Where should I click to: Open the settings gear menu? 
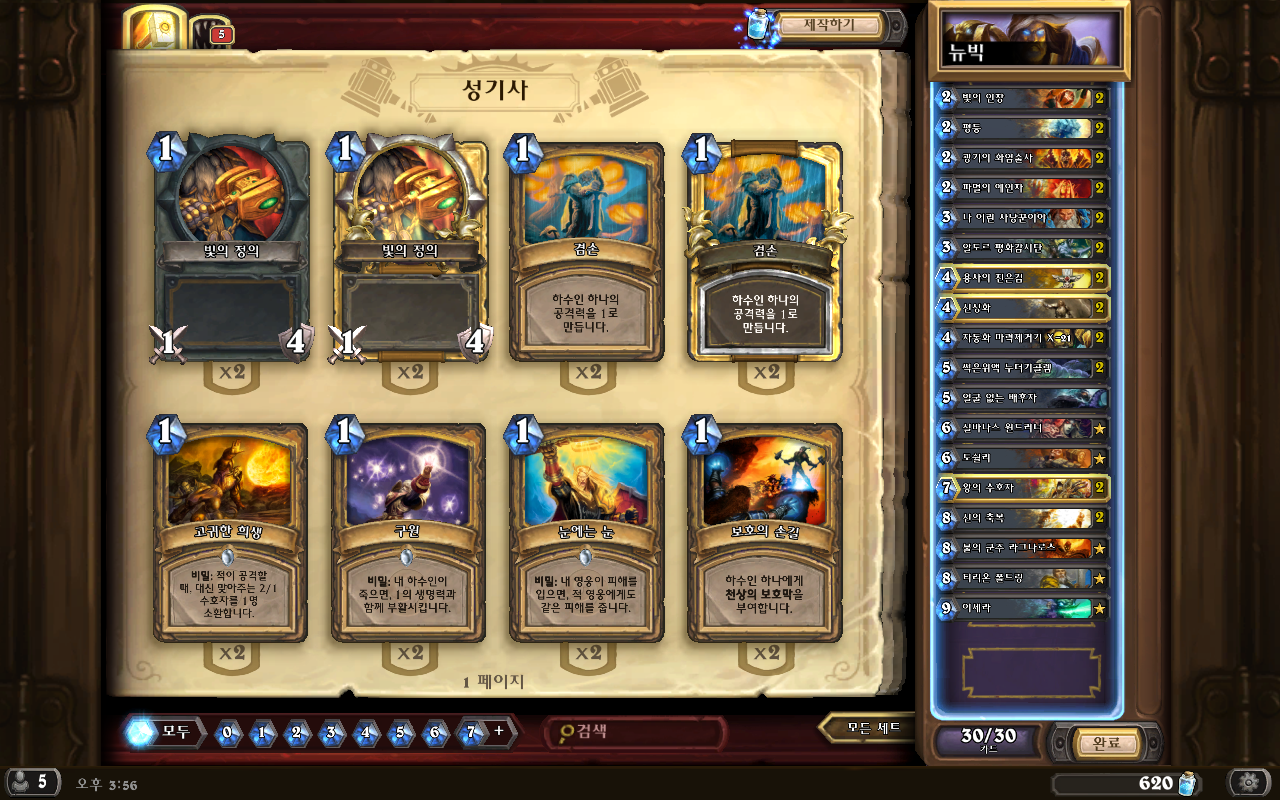tap(1249, 782)
